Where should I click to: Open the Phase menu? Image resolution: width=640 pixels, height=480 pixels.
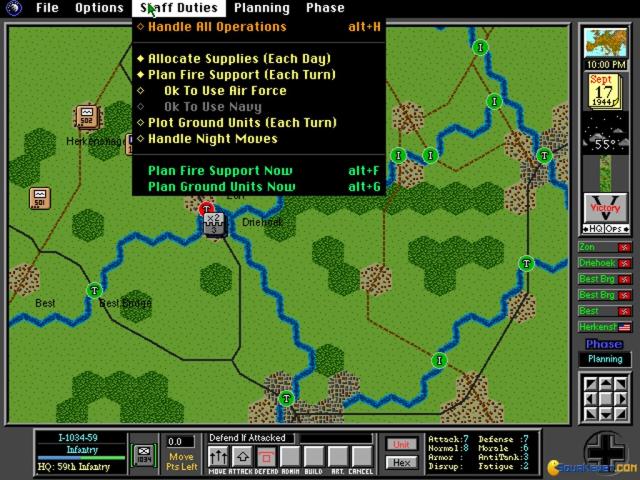pos(325,8)
